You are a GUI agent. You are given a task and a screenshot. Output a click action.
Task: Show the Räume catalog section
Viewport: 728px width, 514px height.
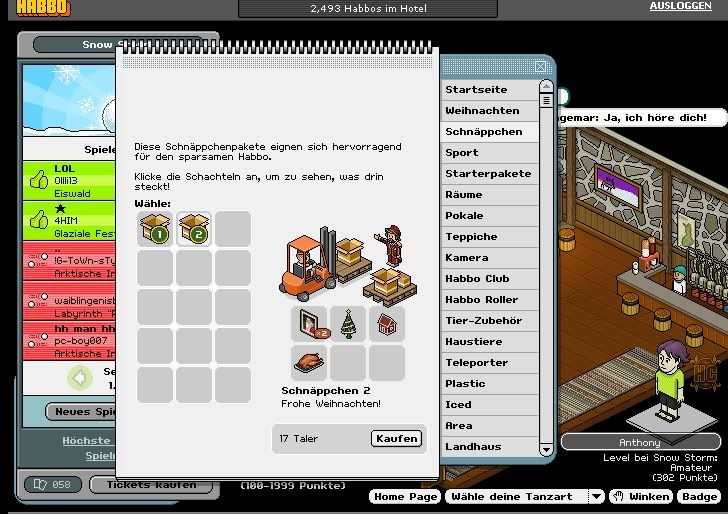coord(464,195)
